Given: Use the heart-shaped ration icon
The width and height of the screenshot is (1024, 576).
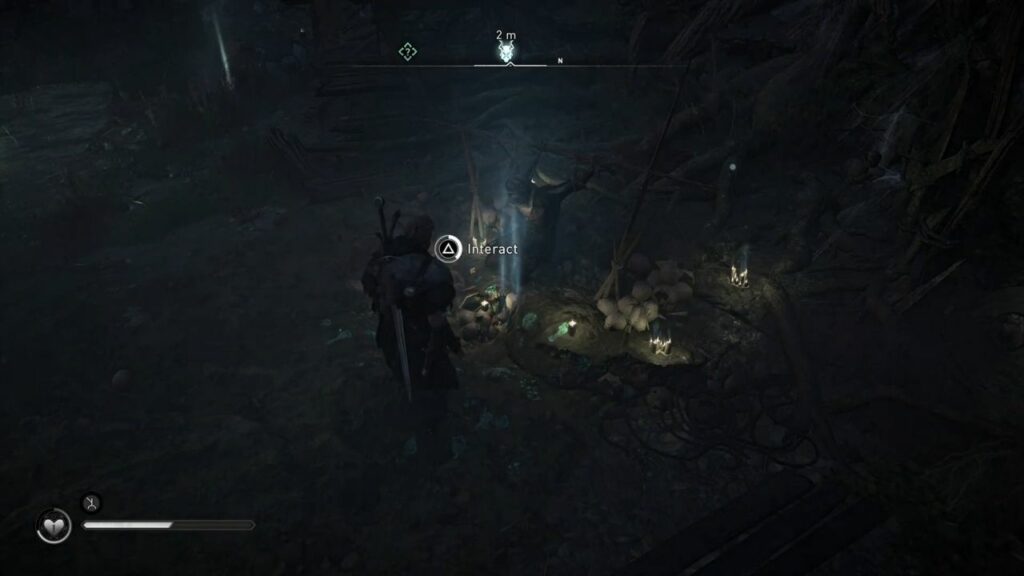Looking at the screenshot, I should [54, 526].
